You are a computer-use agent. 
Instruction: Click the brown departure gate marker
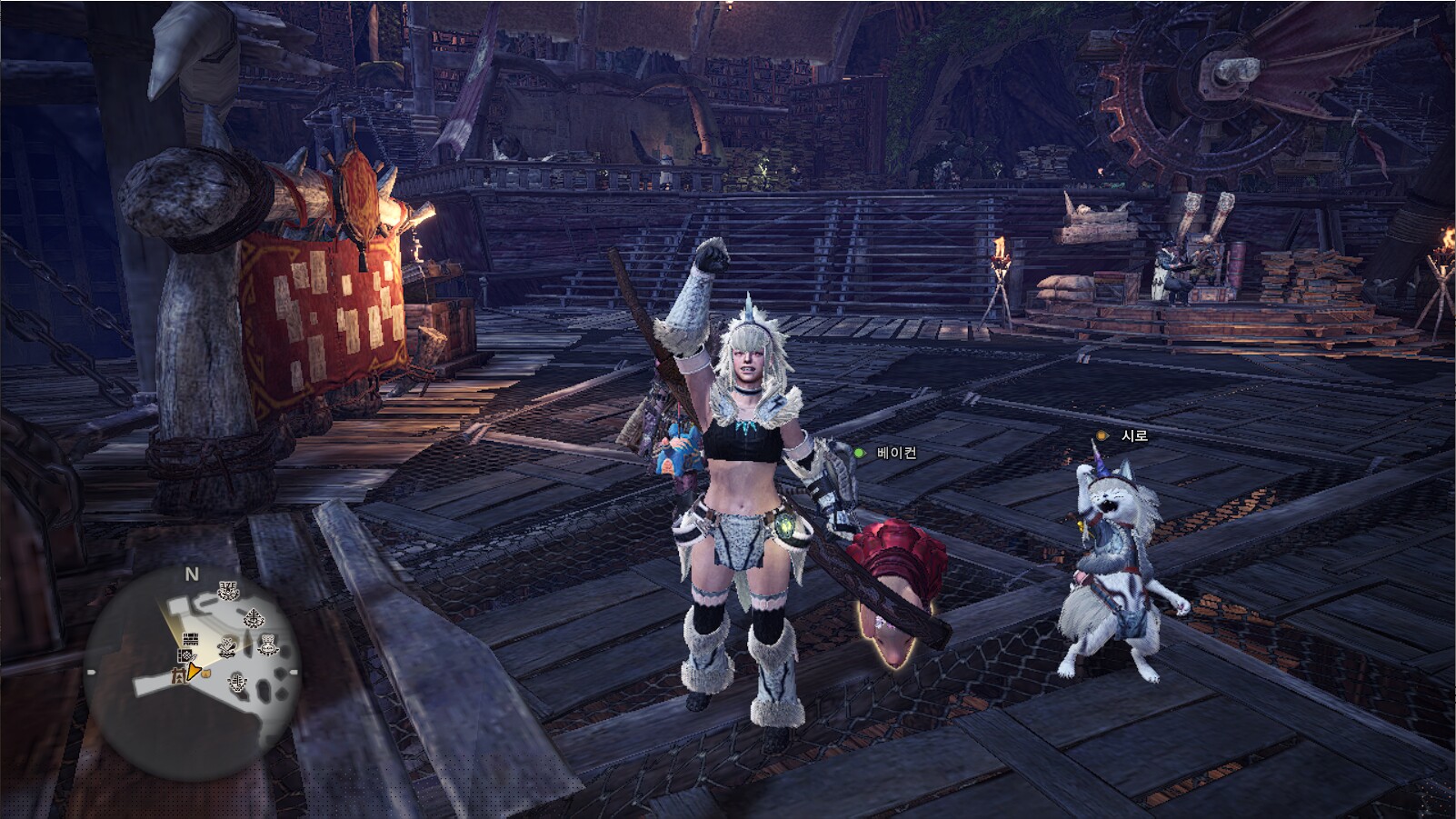coord(179,676)
